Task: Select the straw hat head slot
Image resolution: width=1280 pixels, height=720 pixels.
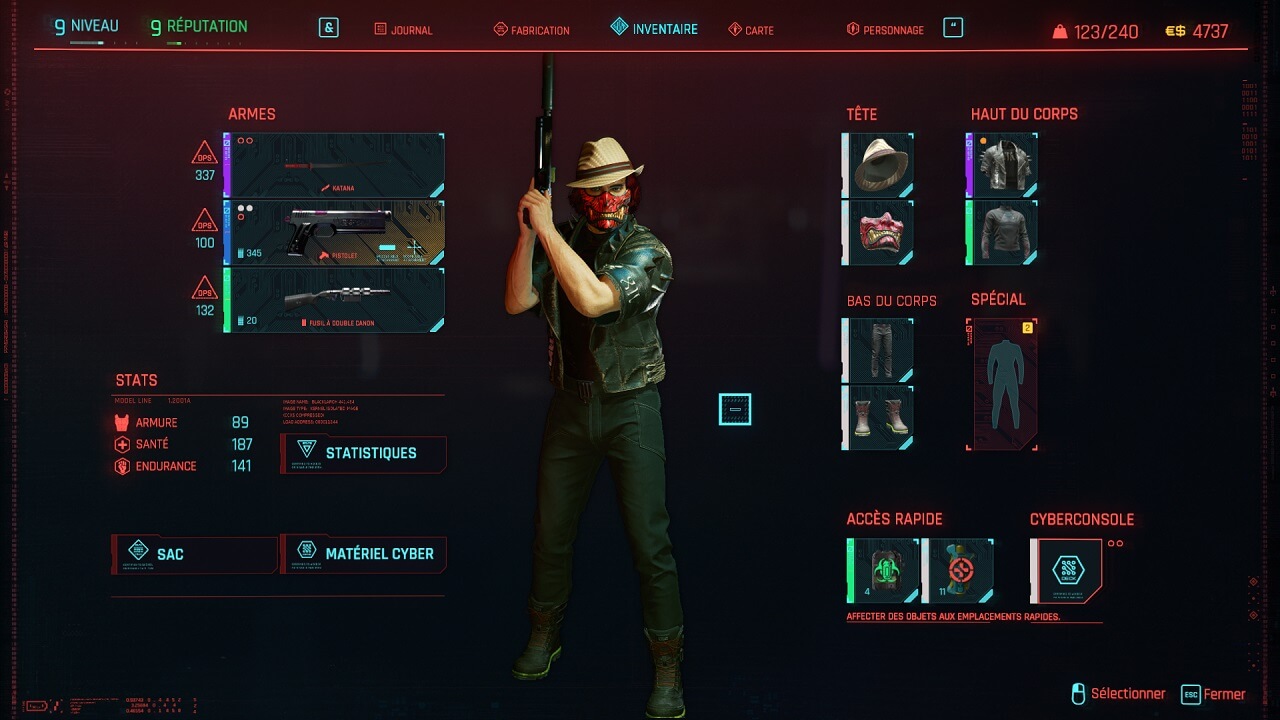Action: pyautogui.click(x=880, y=165)
